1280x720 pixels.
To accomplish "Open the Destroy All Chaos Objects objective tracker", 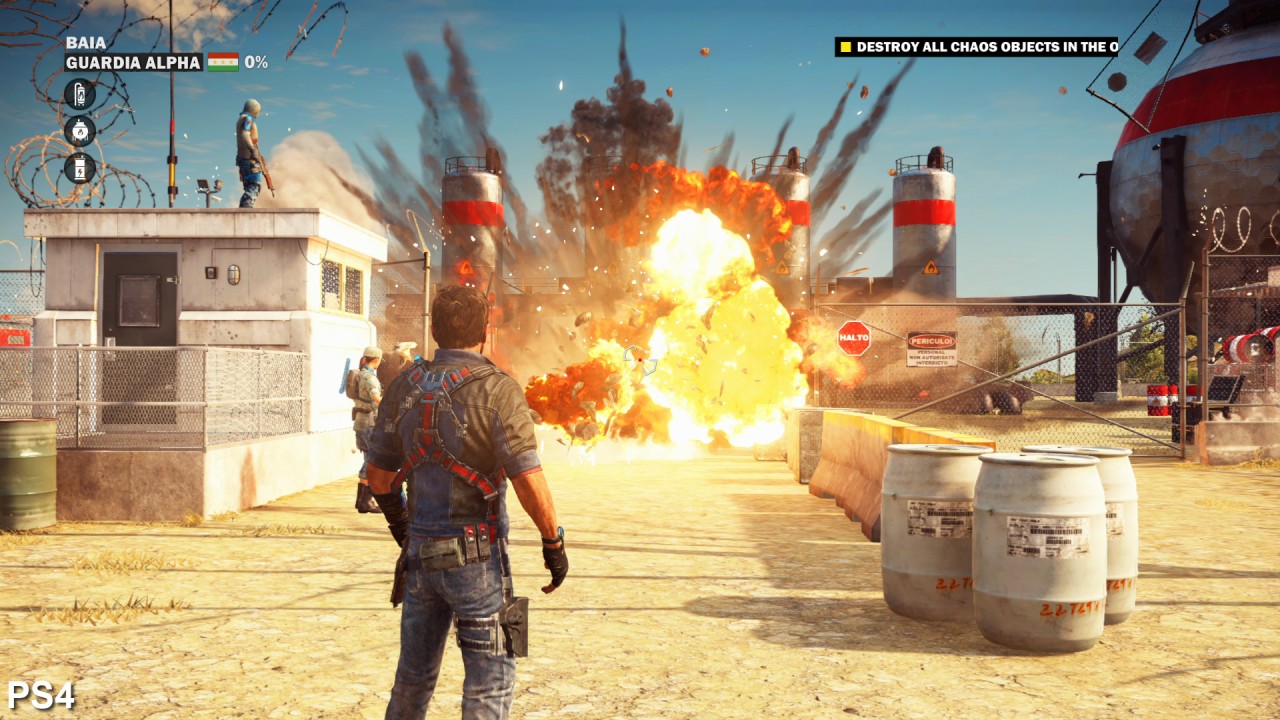I will (x=977, y=47).
